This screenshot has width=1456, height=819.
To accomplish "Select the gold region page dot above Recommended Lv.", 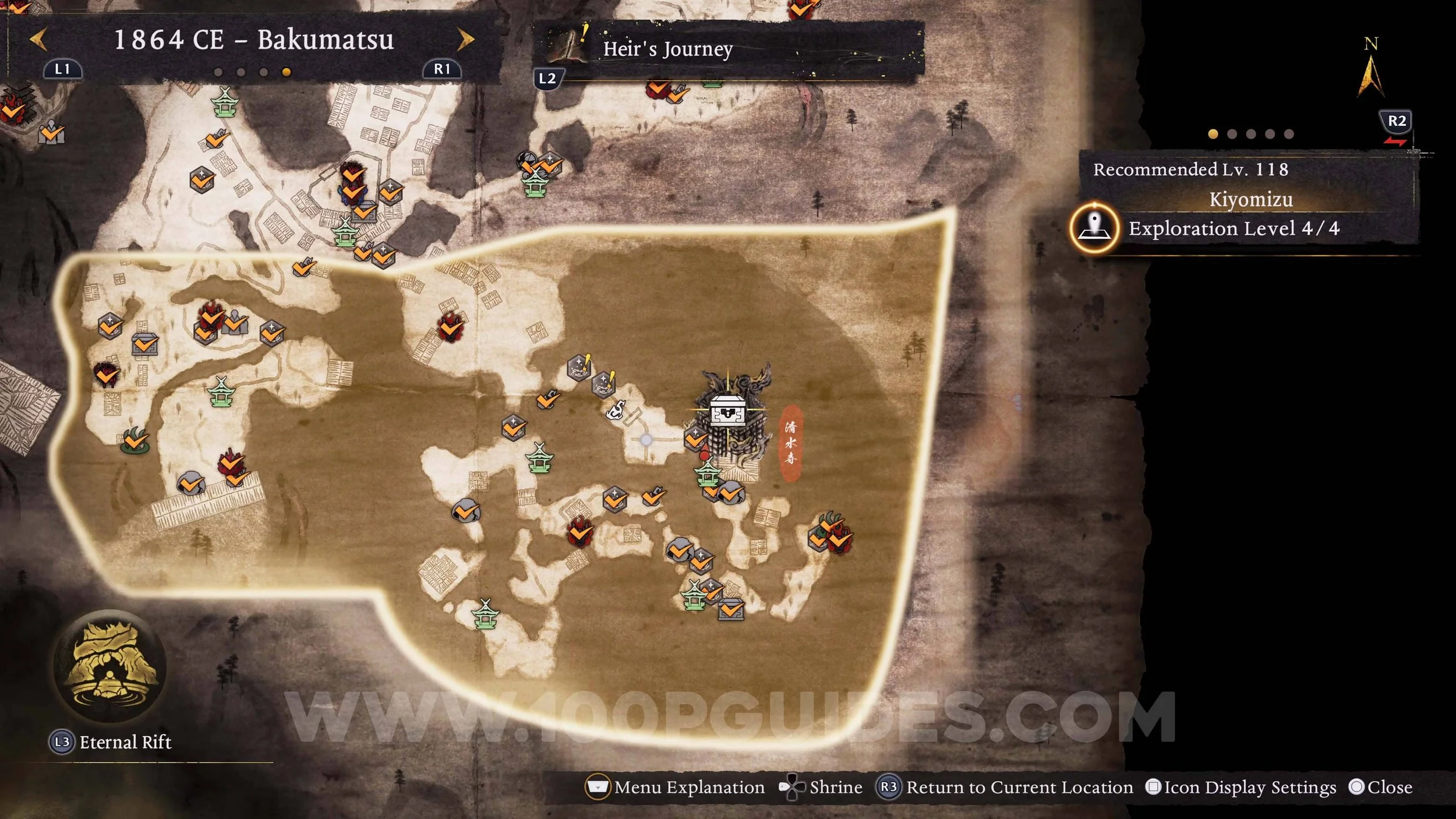I will (x=1213, y=134).
